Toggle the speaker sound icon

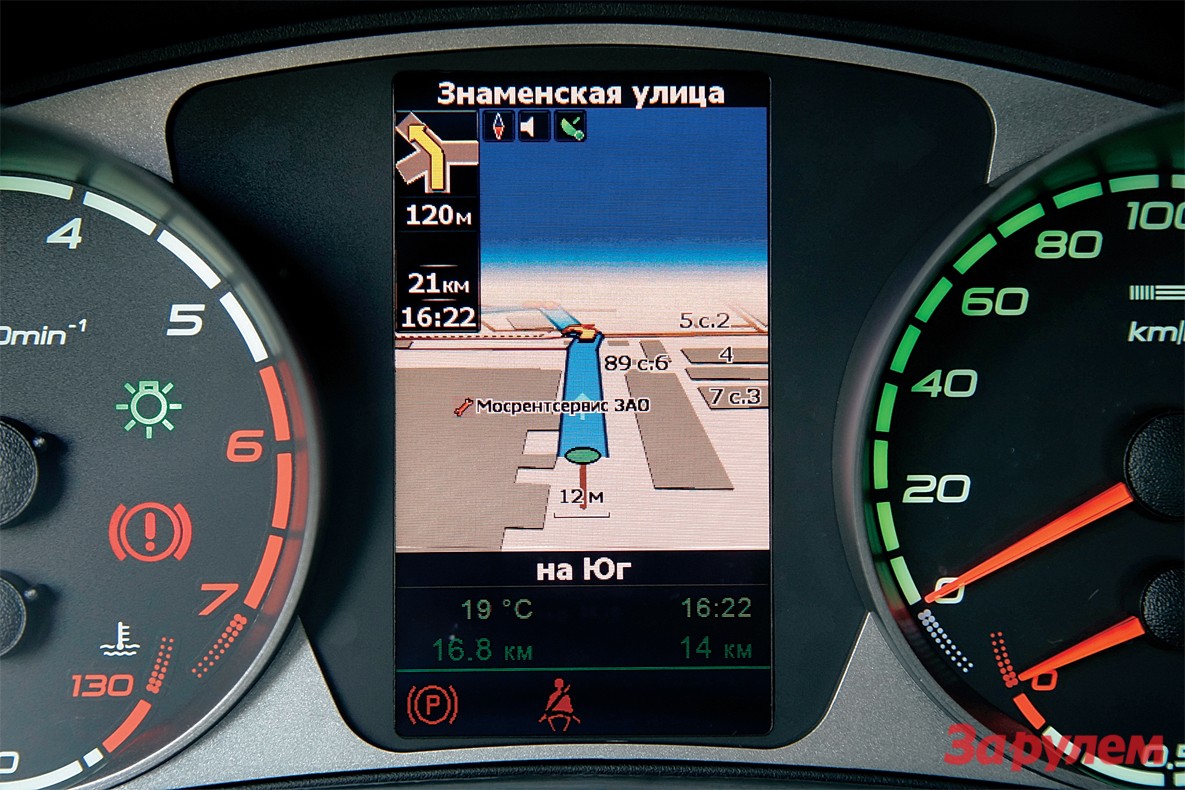534,126
